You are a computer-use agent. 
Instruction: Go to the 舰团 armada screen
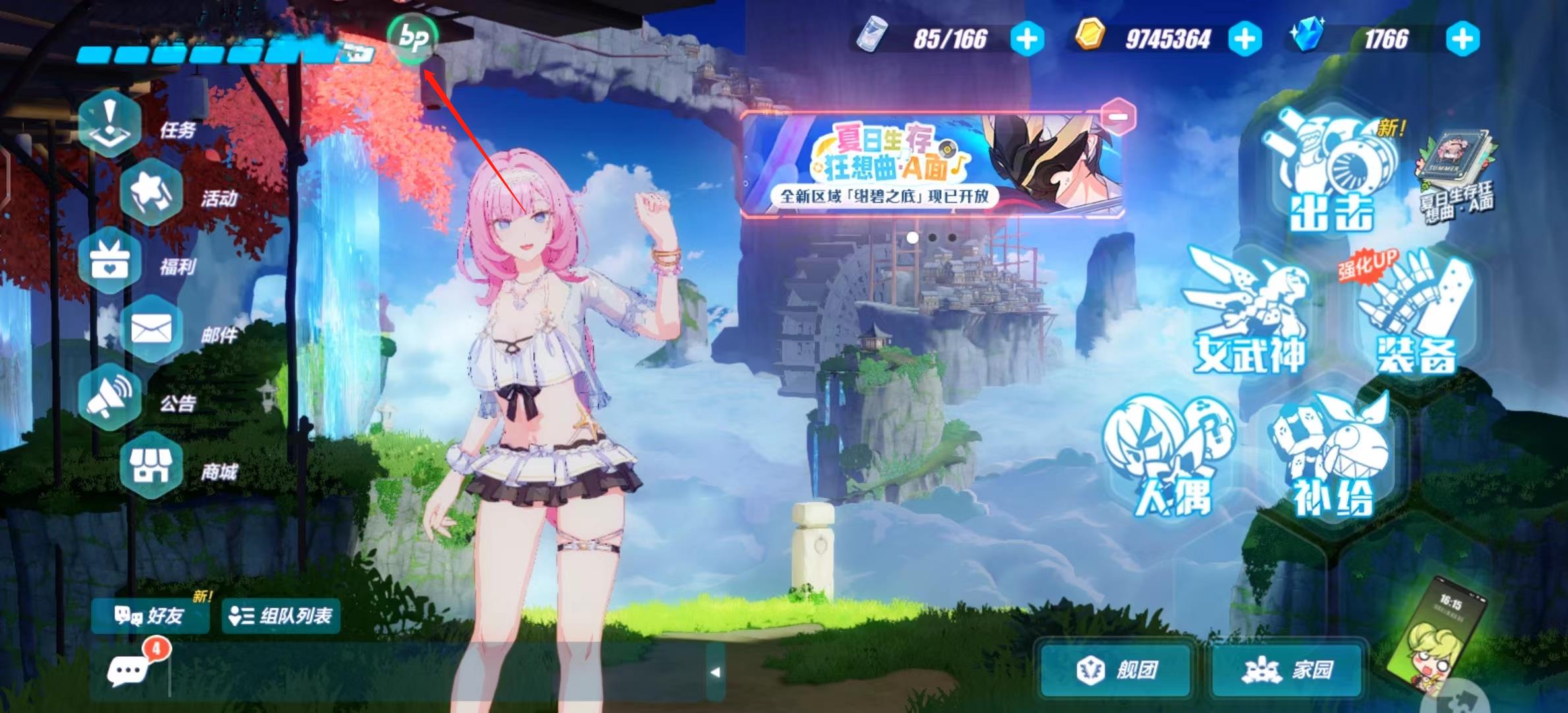point(1116,670)
